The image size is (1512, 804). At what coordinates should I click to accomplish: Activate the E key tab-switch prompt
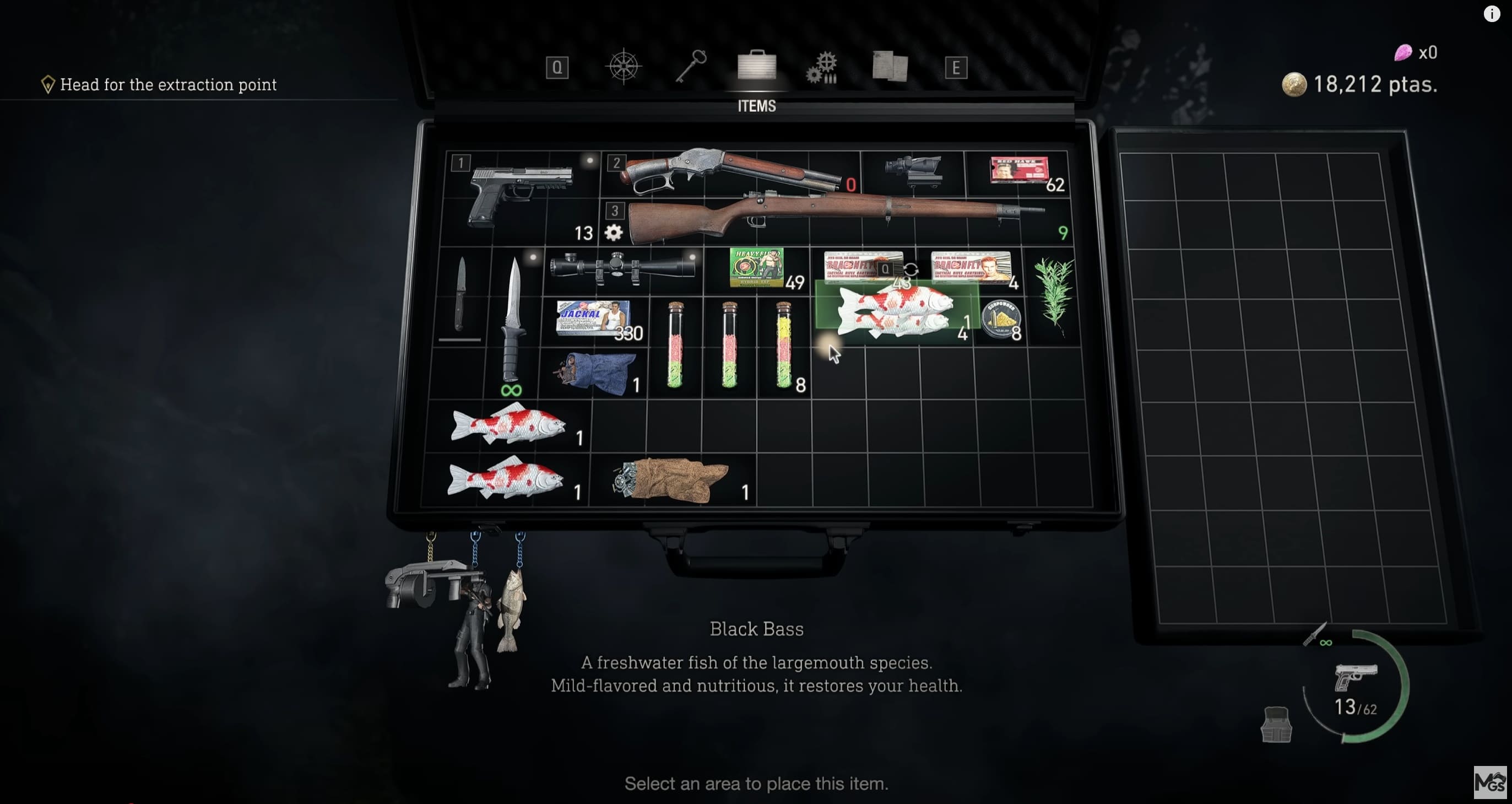coord(957,68)
